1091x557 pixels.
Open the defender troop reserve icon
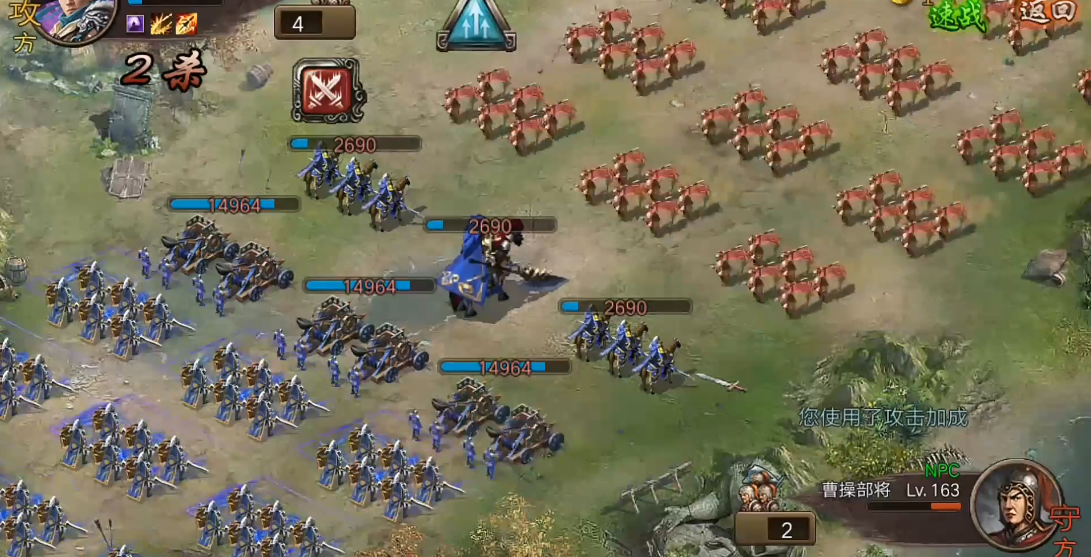point(759,497)
